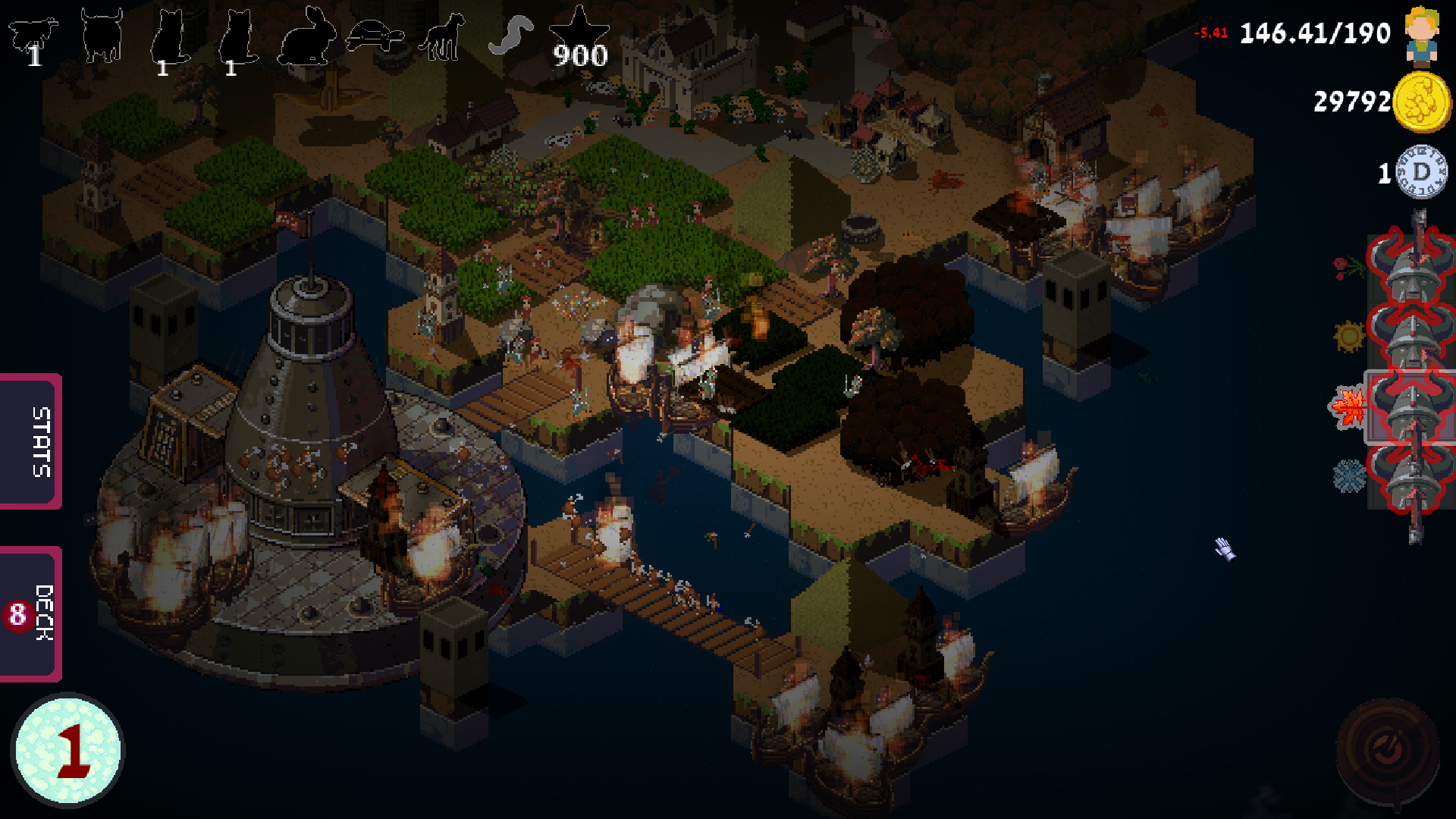
Task: Select the horned bull silhouette icon
Action: click(102, 36)
